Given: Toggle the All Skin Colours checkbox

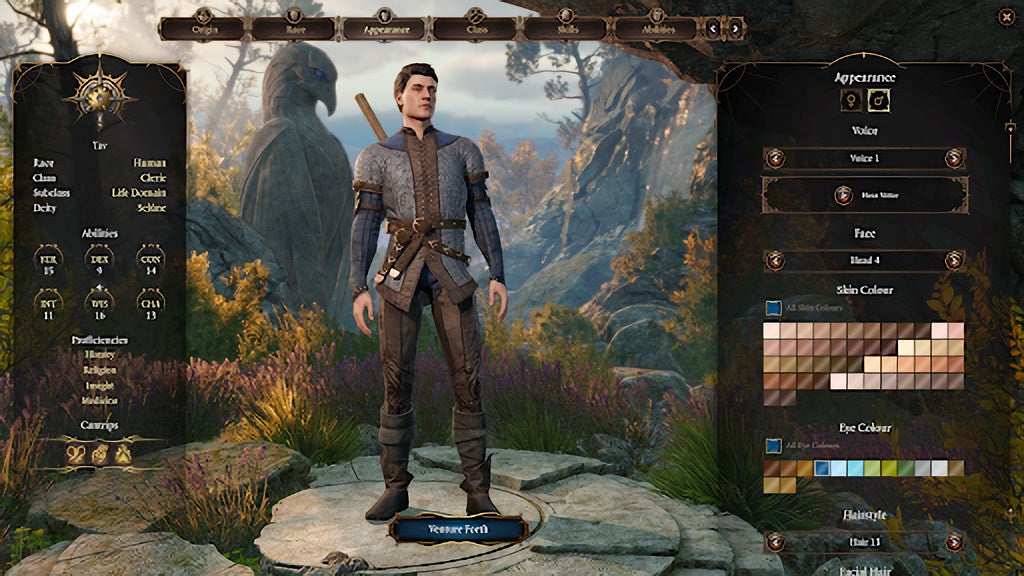Looking at the screenshot, I should (773, 308).
